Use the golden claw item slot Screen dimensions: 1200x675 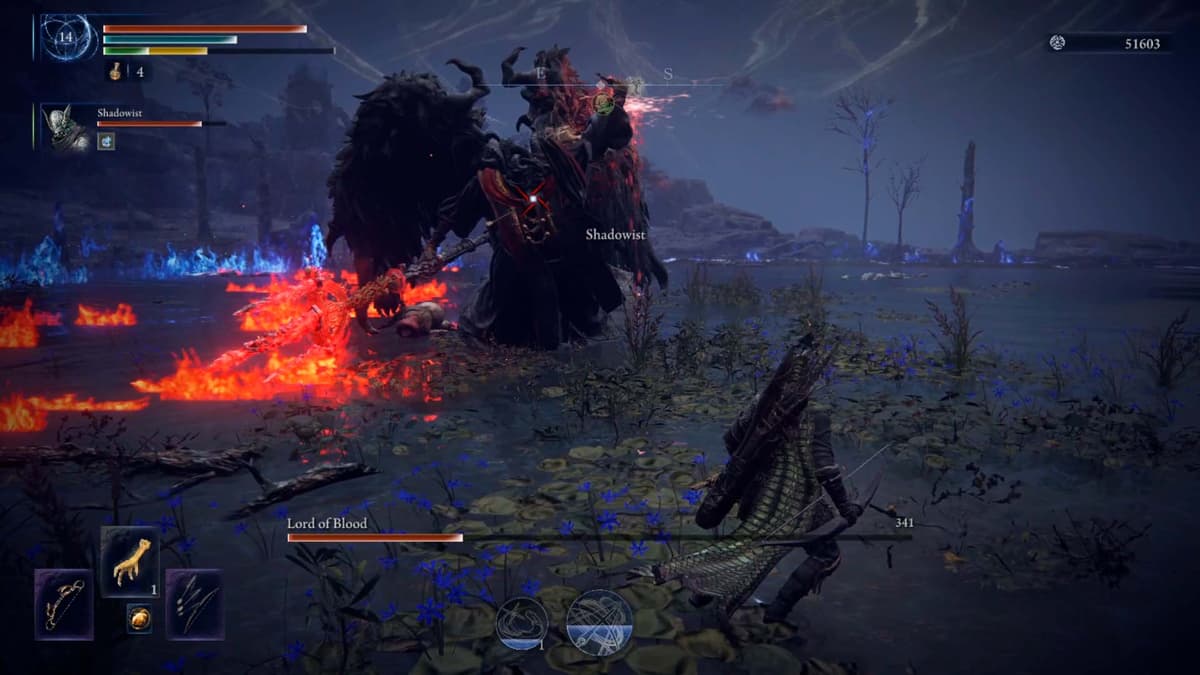click(x=129, y=562)
